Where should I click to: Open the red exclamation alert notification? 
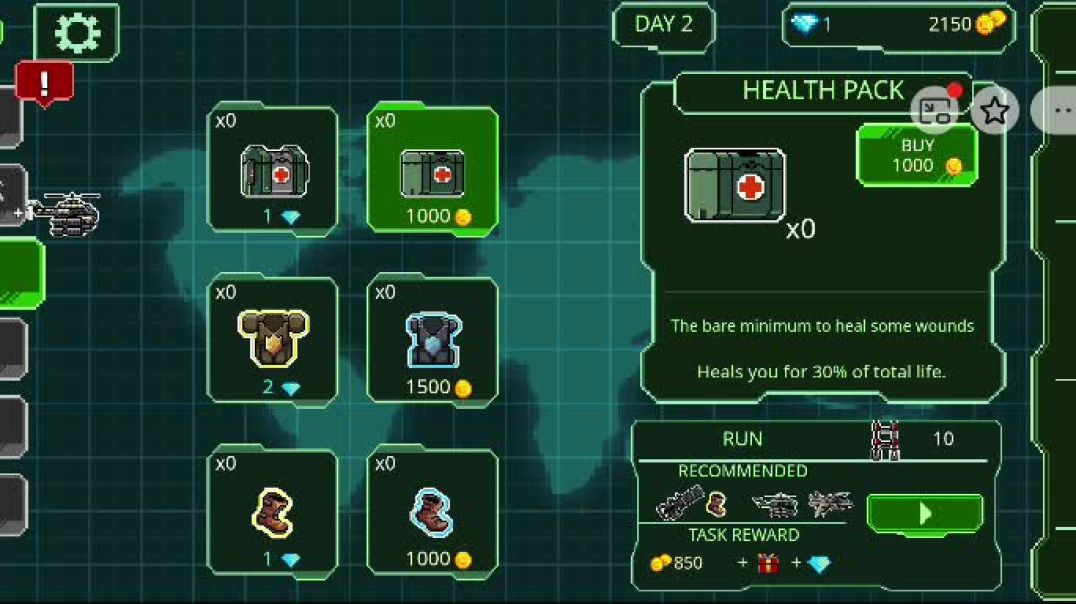(x=44, y=84)
